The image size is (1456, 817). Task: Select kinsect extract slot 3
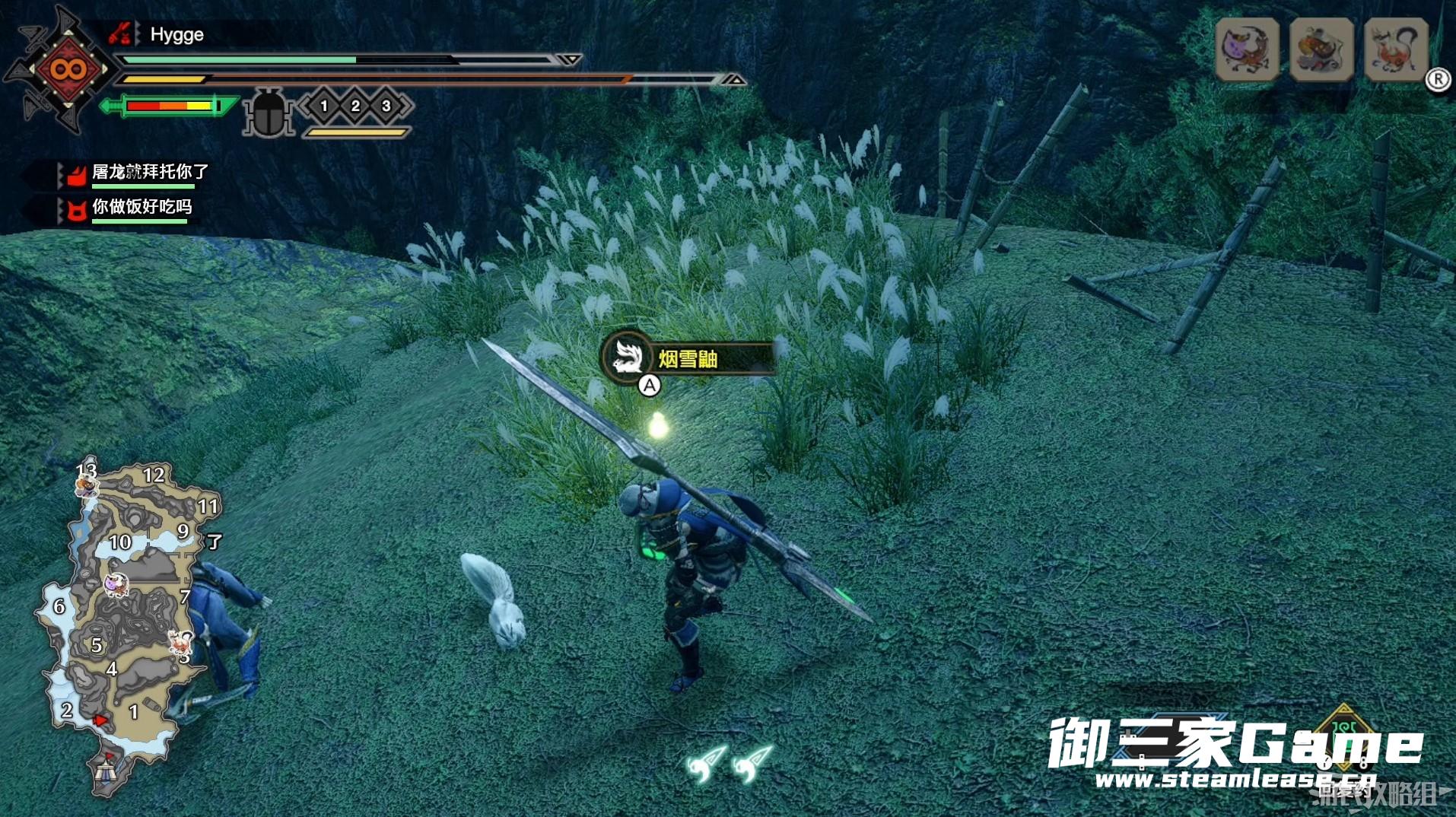386,106
